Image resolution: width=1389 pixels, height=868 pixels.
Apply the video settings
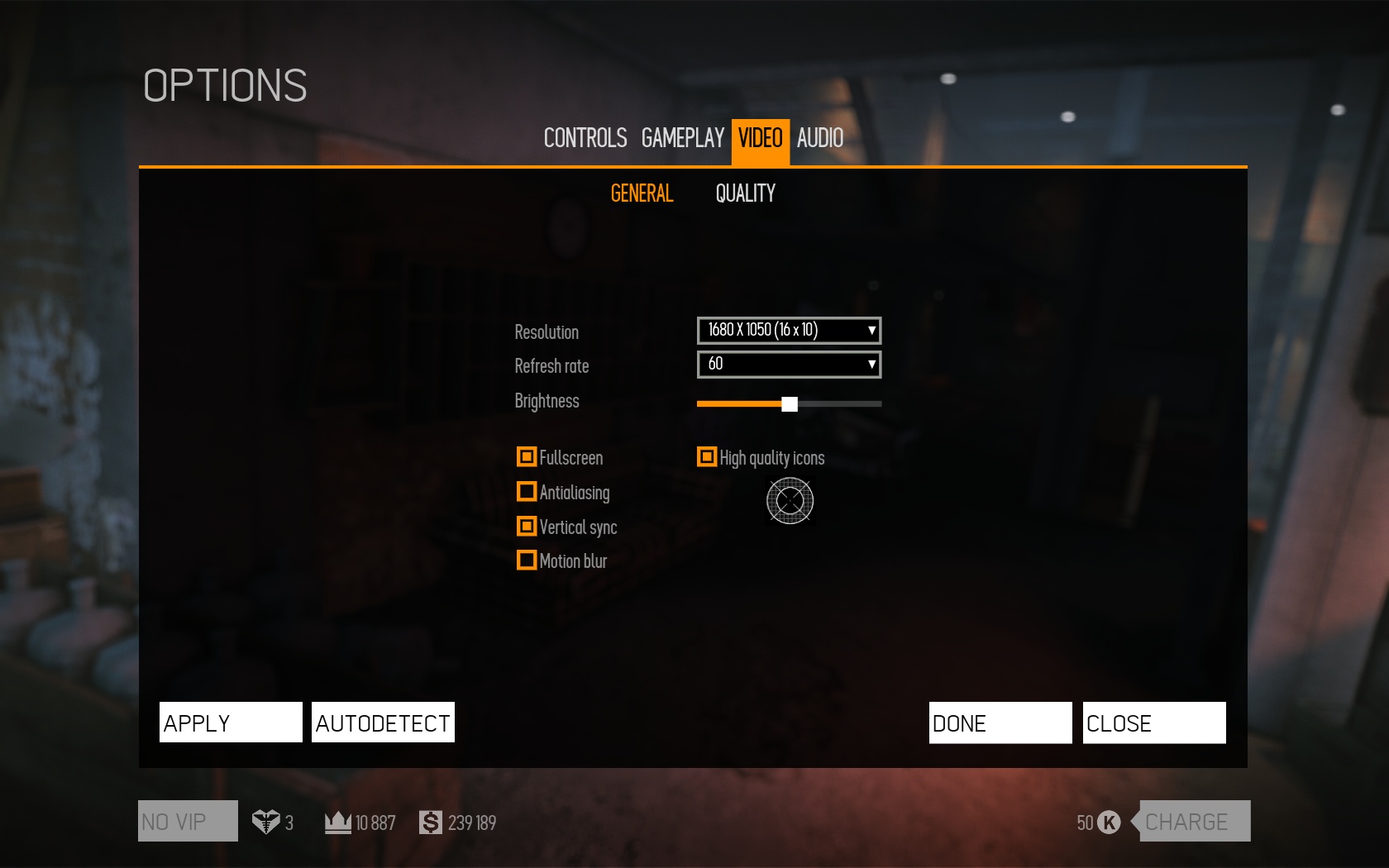(x=231, y=723)
